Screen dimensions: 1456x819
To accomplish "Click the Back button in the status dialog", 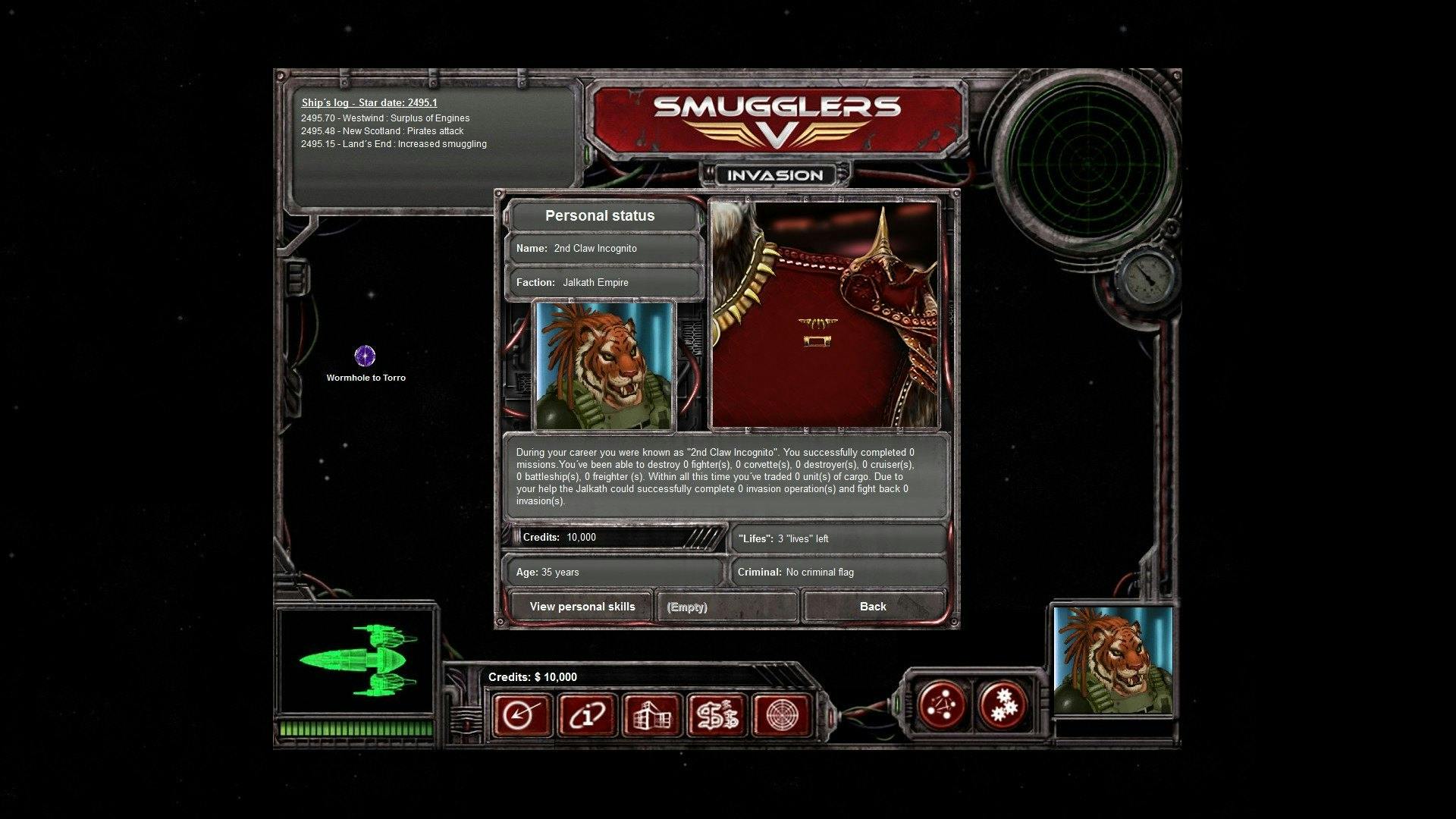I will pyautogui.click(x=873, y=606).
